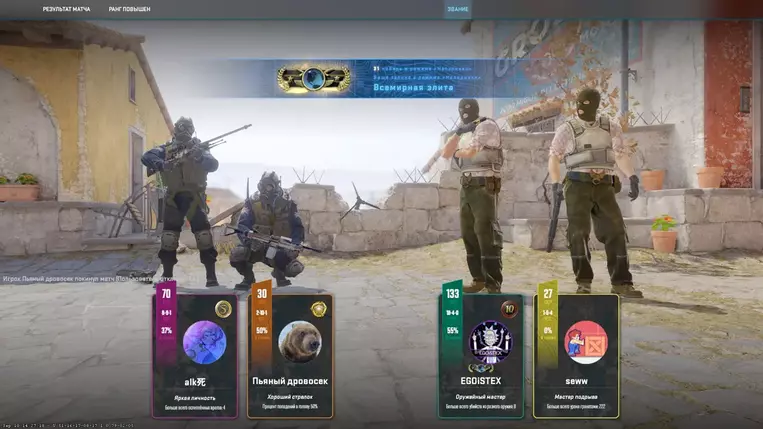This screenshot has width=763, height=429.
Task: Select the Звание tab
Action: pos(458,9)
